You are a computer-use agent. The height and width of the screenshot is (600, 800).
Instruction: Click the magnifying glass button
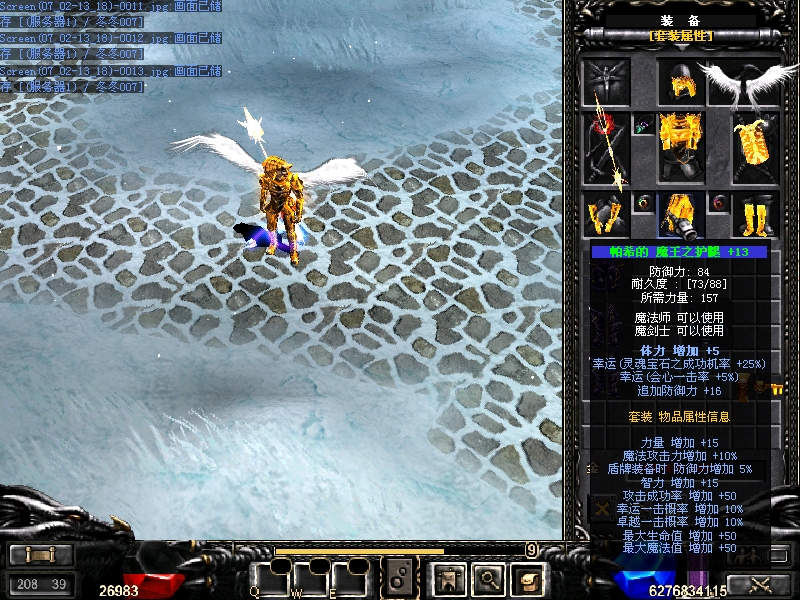[487, 577]
